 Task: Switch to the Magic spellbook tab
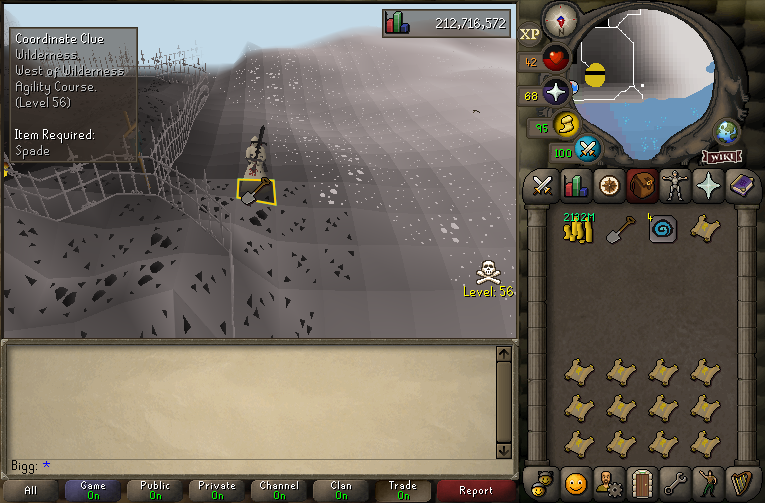(x=741, y=186)
